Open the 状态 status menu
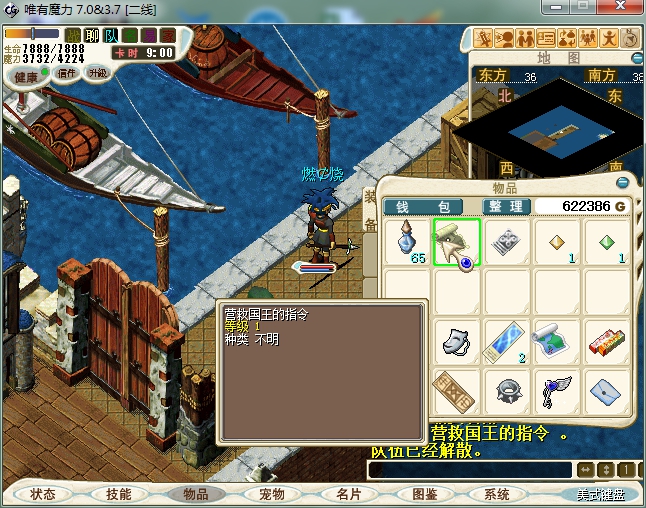Viewport: 646px width, 508px height. point(43,494)
